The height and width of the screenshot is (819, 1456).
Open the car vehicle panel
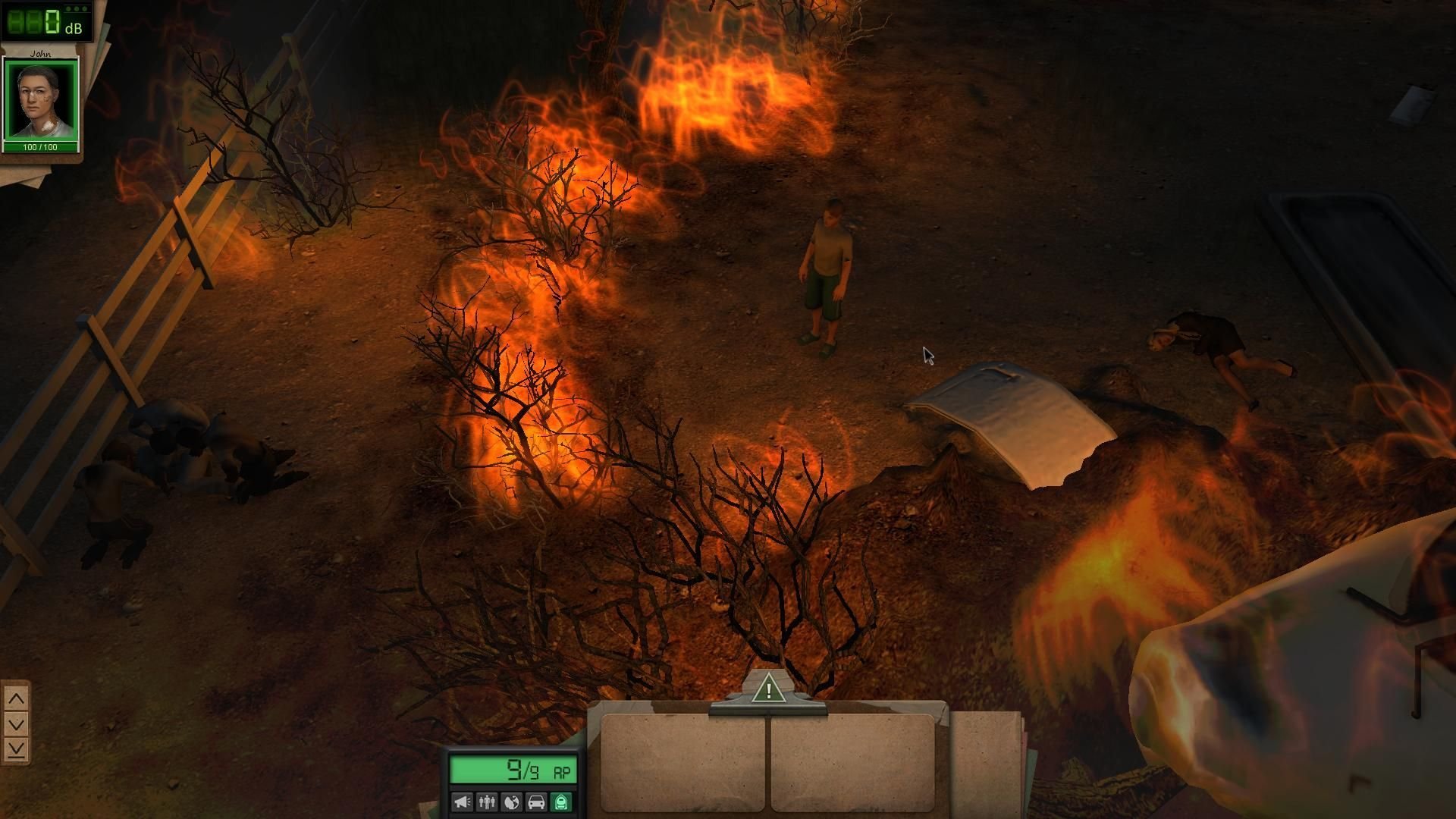tap(536, 802)
